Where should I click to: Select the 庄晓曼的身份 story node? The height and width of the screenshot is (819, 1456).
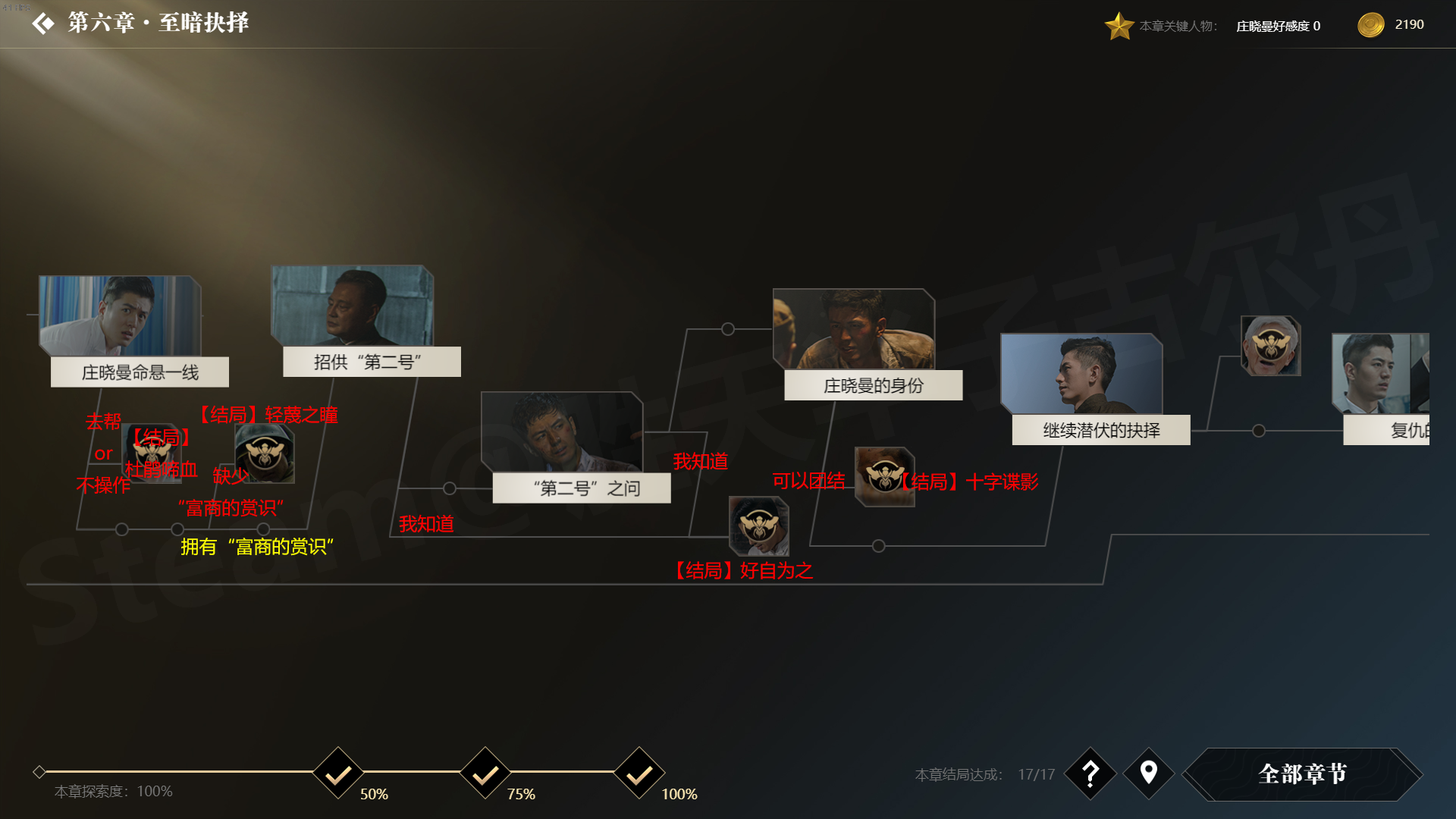click(855, 343)
